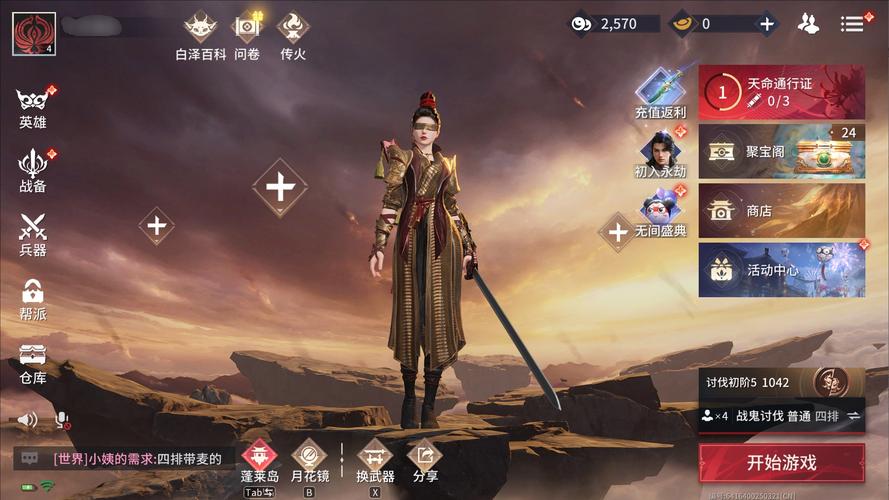
Task: Open the 天命通行证 battle pass banner
Action: pos(781,93)
